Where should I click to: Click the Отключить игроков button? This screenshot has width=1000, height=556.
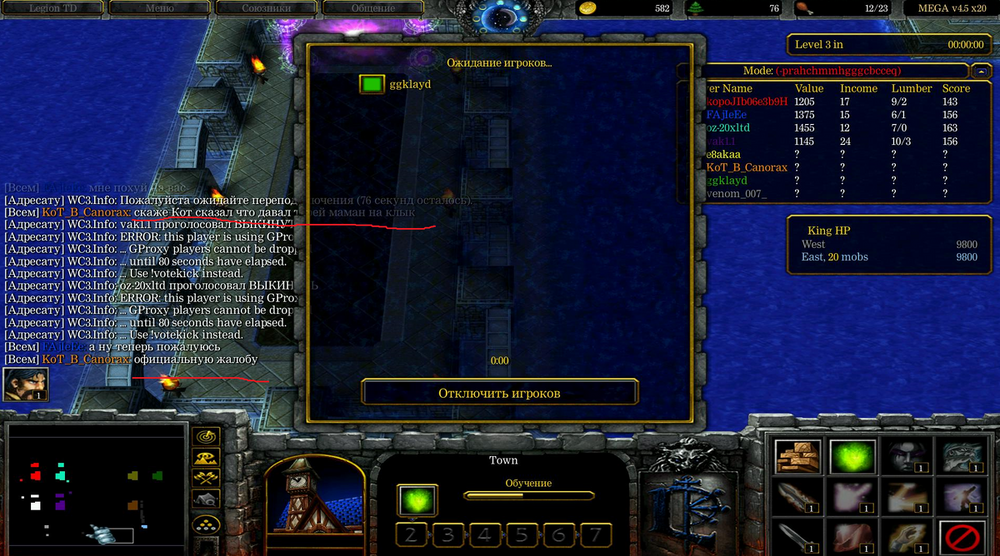click(499, 392)
